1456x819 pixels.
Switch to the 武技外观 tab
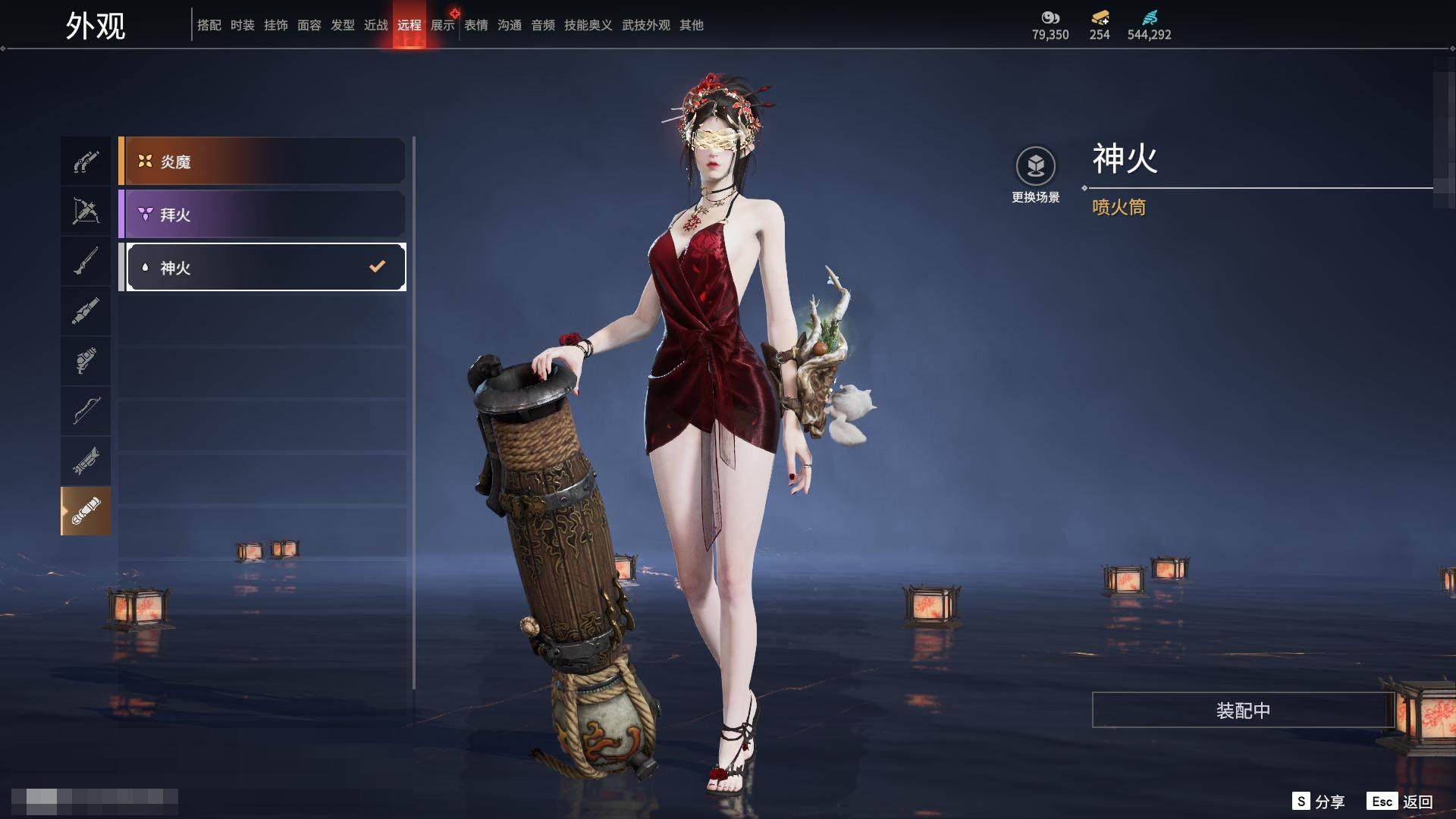(646, 26)
